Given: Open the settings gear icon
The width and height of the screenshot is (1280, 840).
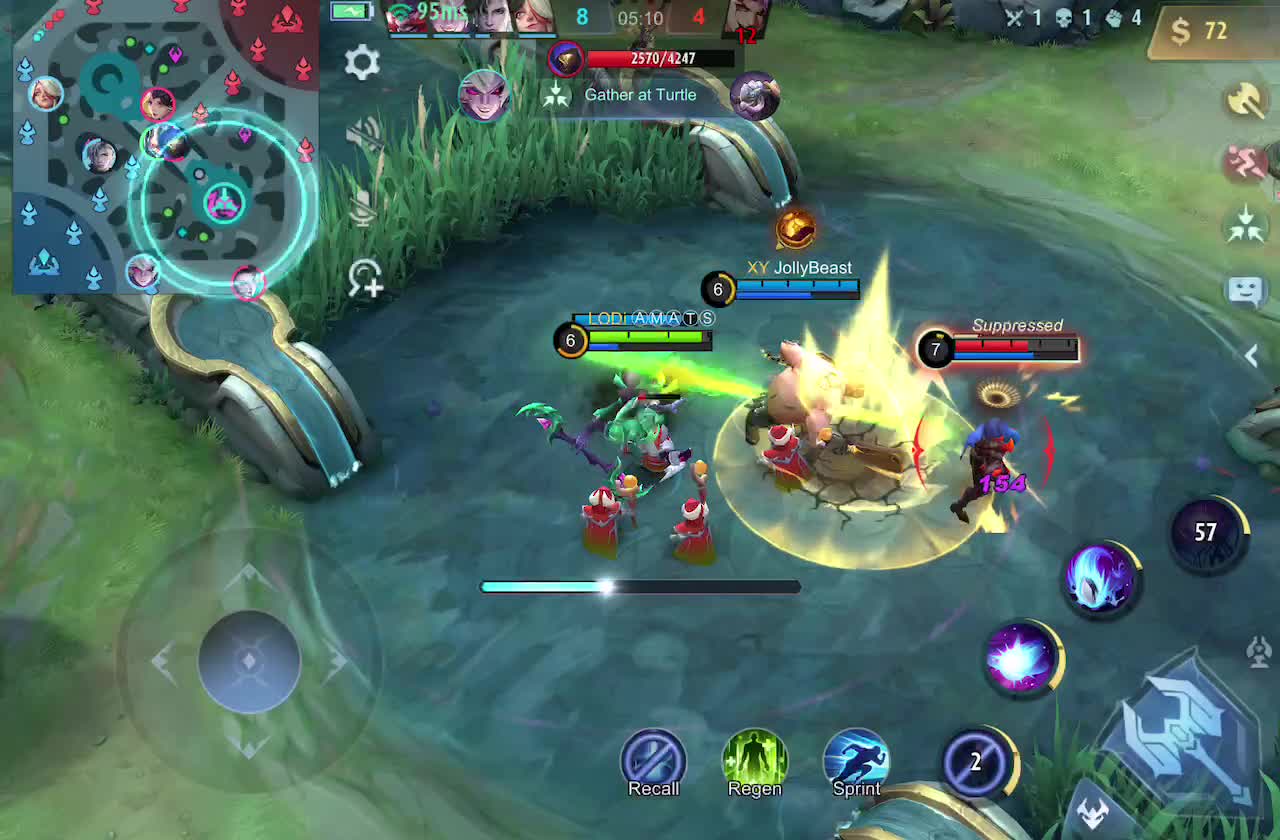Looking at the screenshot, I should click(362, 63).
